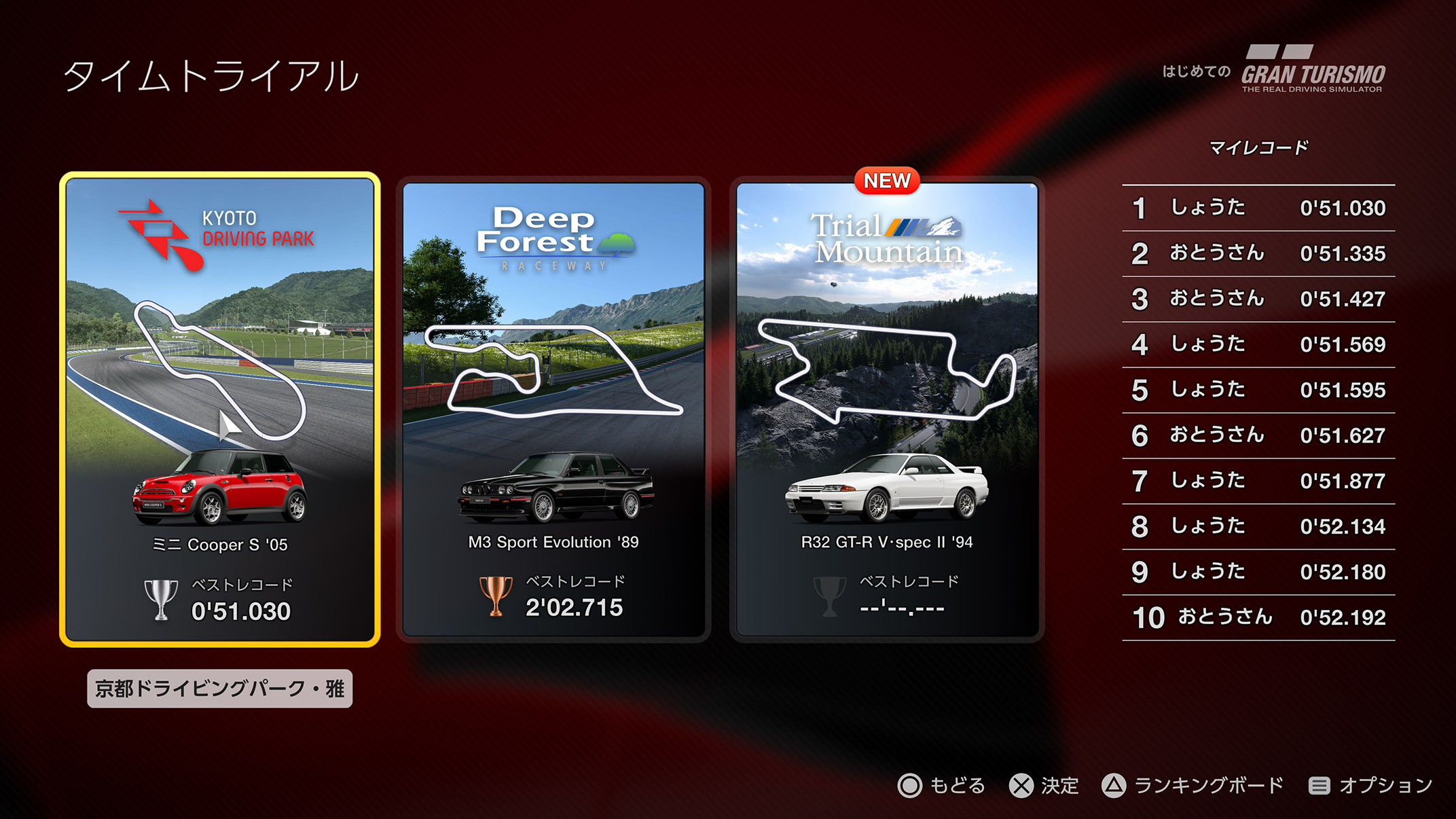Open the new Trial Mountain time trial

[887, 409]
